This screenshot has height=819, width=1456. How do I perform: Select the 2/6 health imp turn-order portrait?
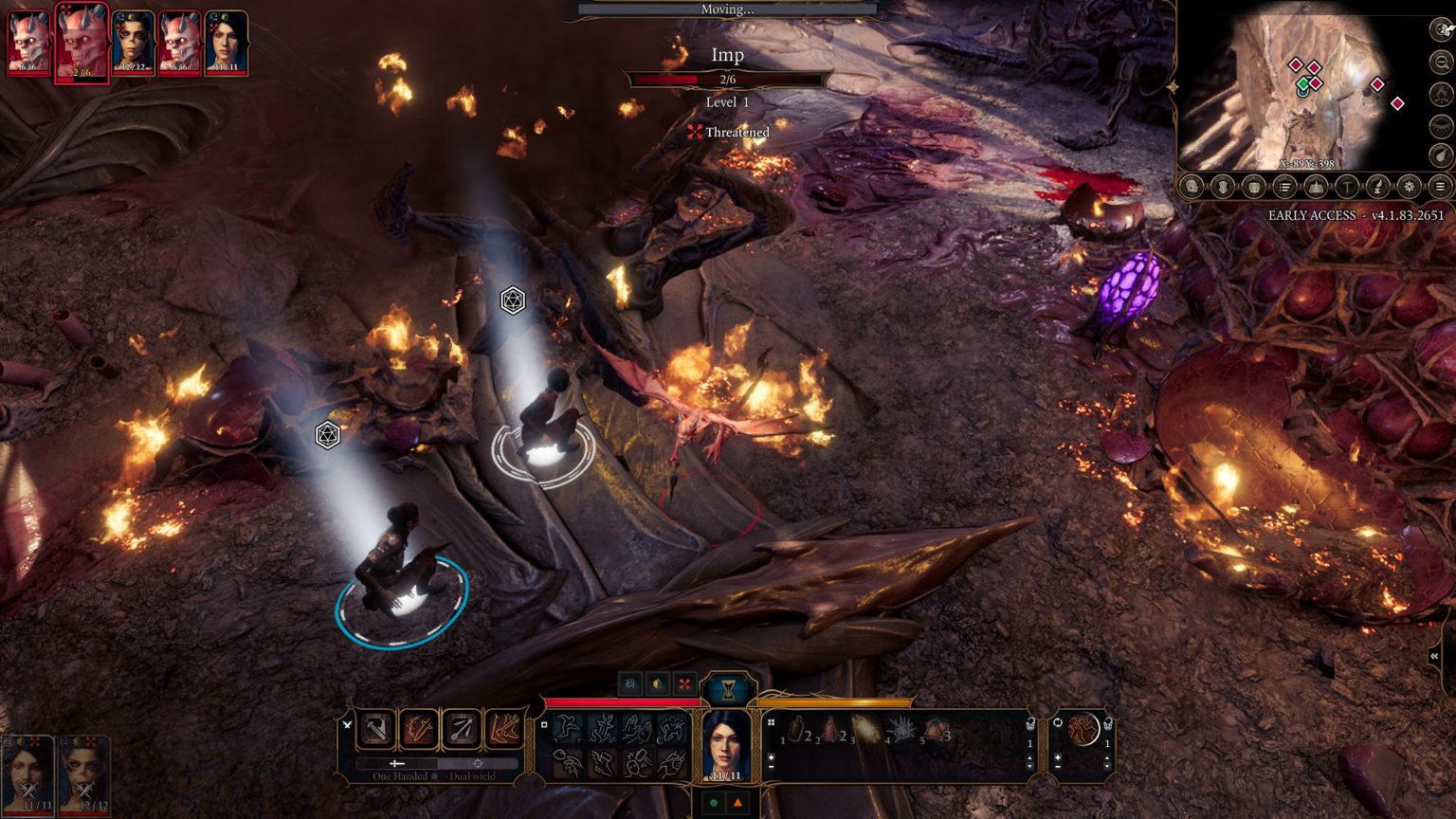82,42
